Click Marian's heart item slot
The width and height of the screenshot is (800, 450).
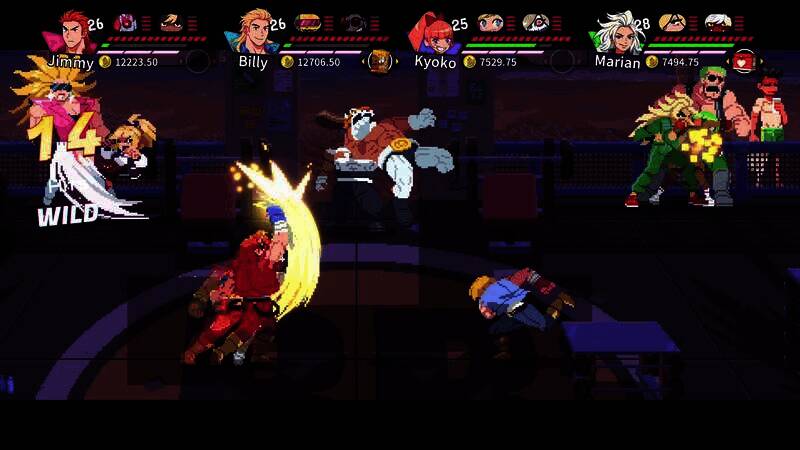pyautogui.click(x=742, y=61)
